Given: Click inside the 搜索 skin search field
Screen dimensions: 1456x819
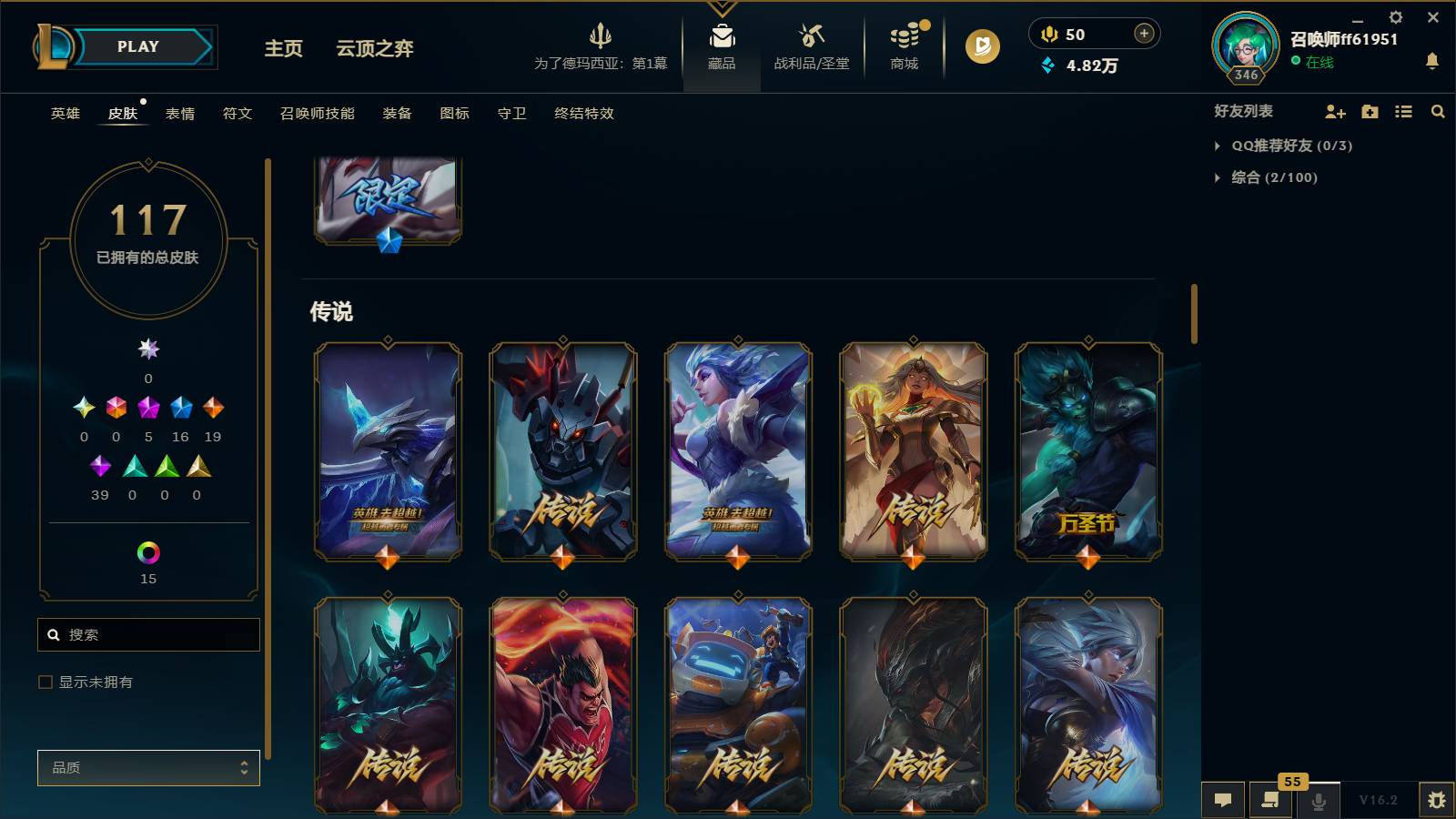Looking at the screenshot, I should click(x=148, y=634).
